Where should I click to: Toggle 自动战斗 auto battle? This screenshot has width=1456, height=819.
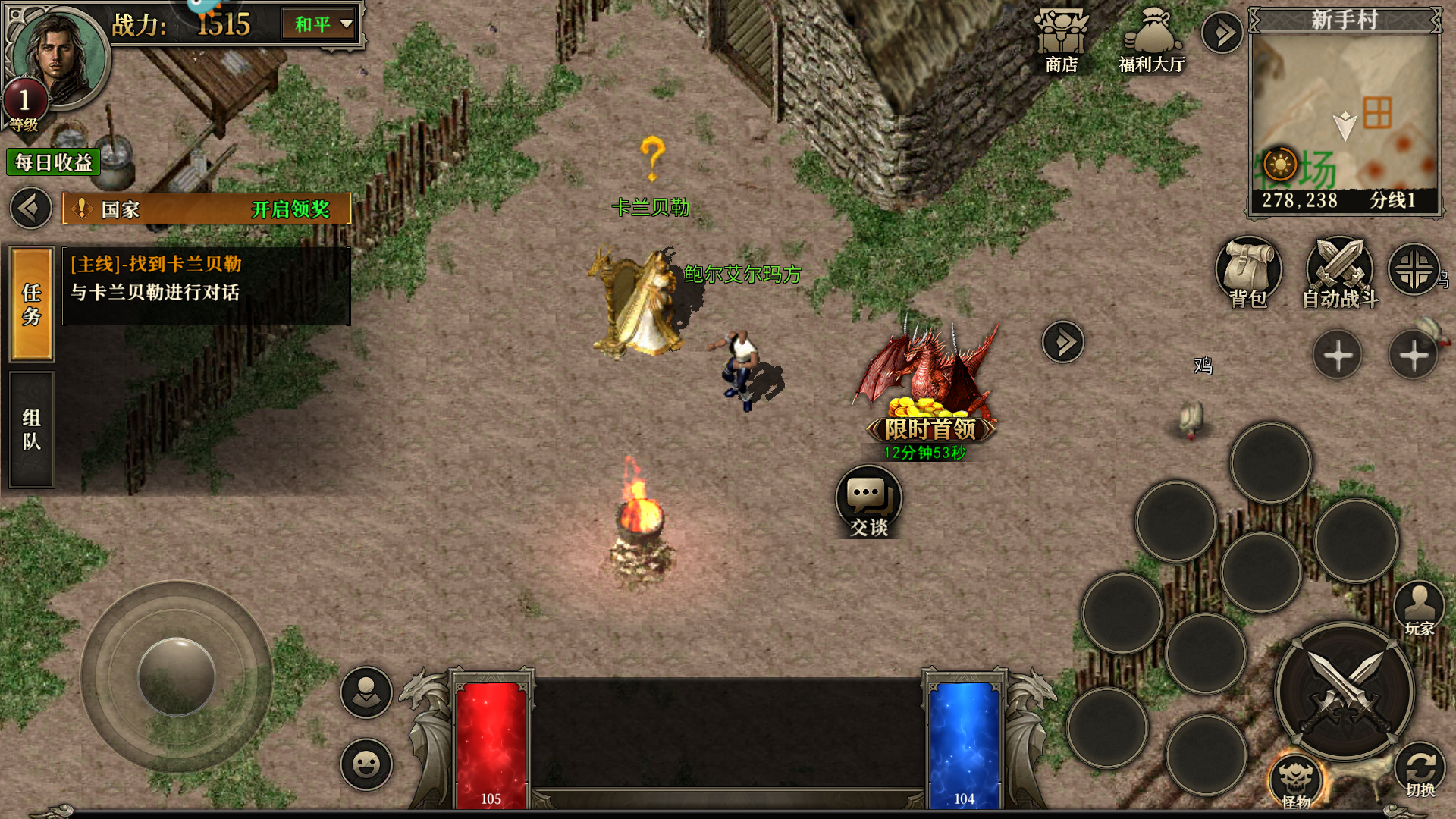point(1340,273)
